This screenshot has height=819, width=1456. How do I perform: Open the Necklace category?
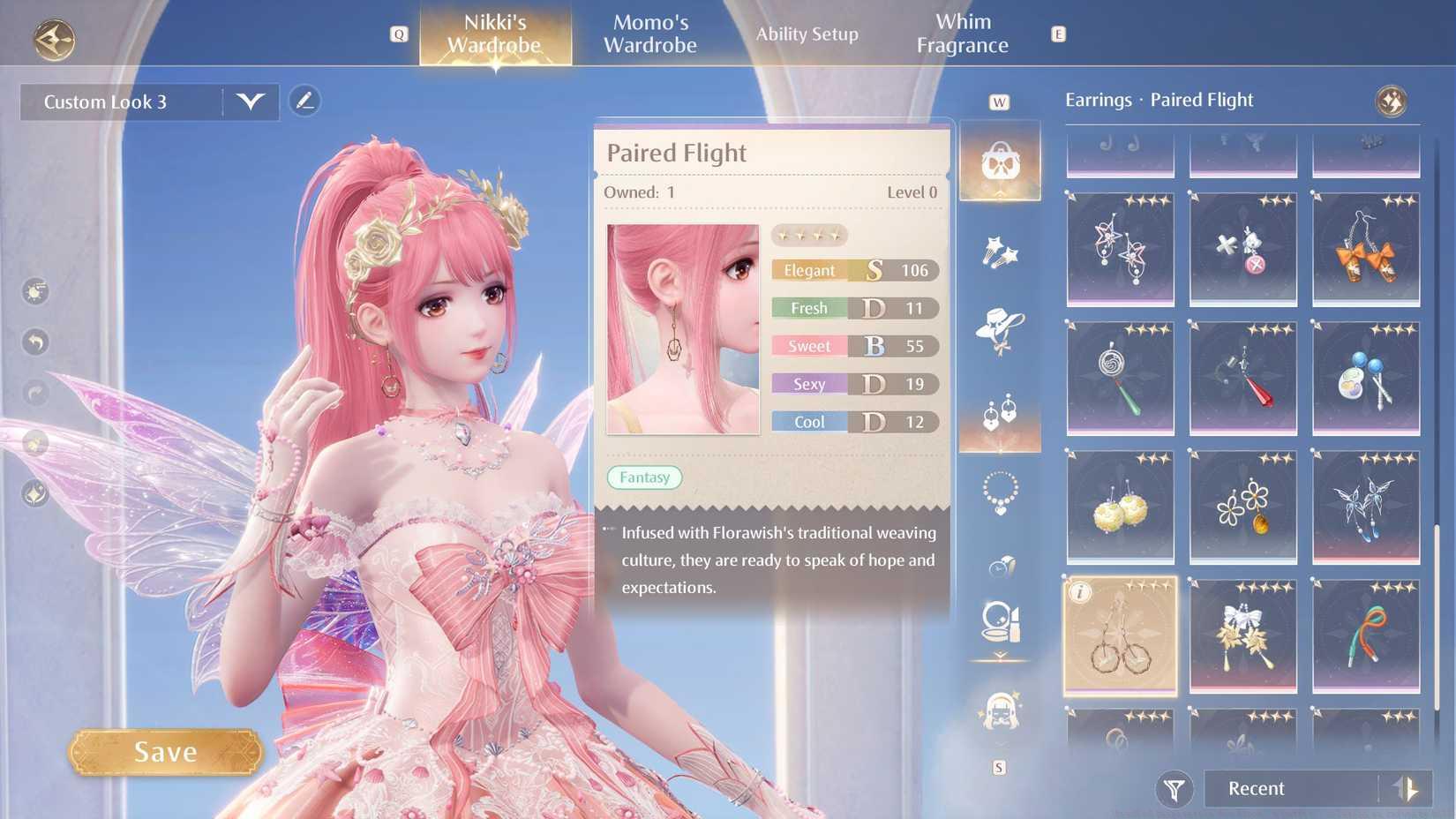click(998, 492)
